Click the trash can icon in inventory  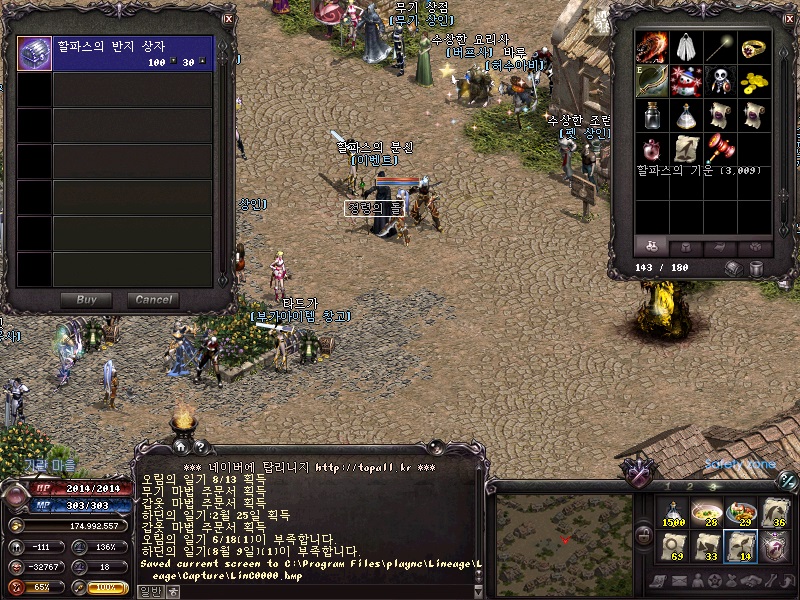pos(756,268)
